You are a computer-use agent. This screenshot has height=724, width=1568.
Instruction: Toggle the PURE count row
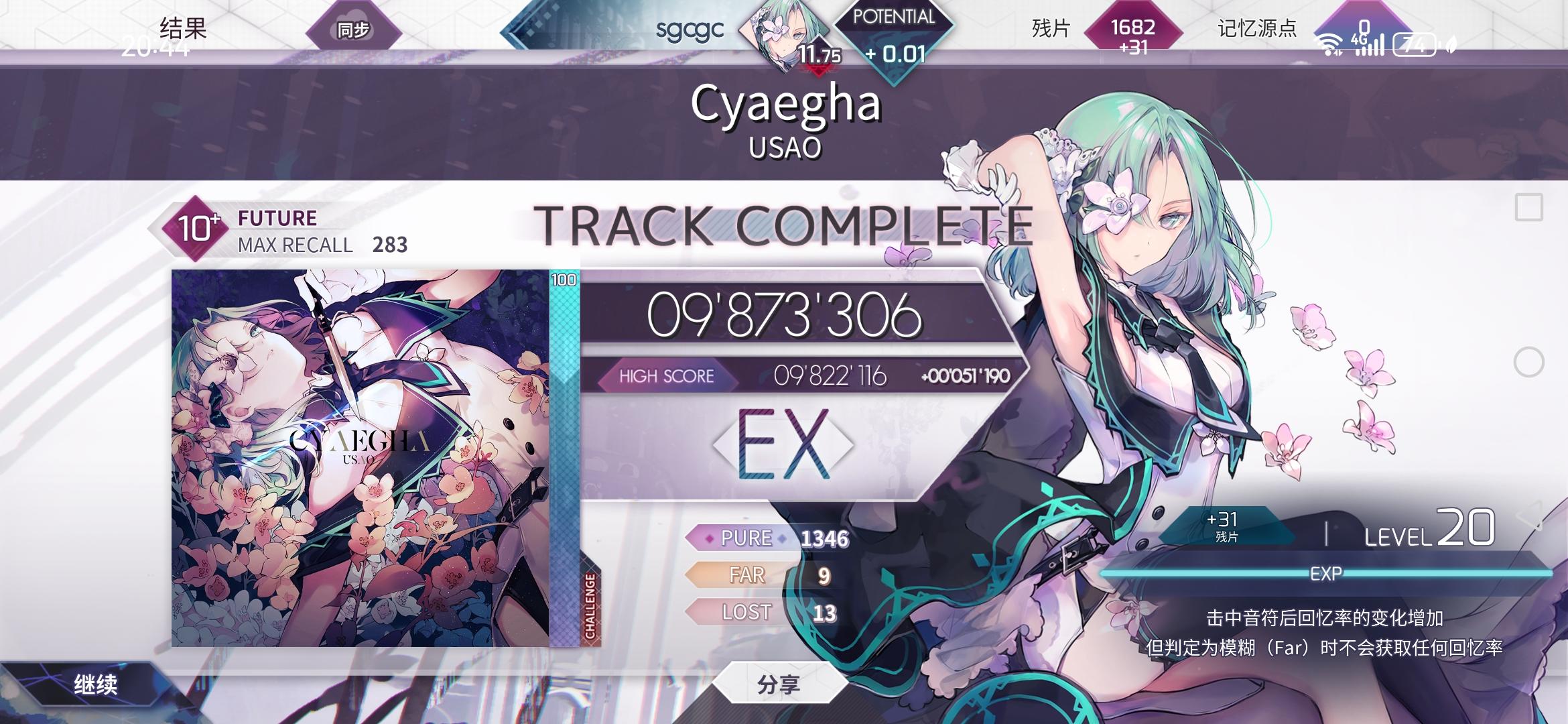(x=764, y=538)
